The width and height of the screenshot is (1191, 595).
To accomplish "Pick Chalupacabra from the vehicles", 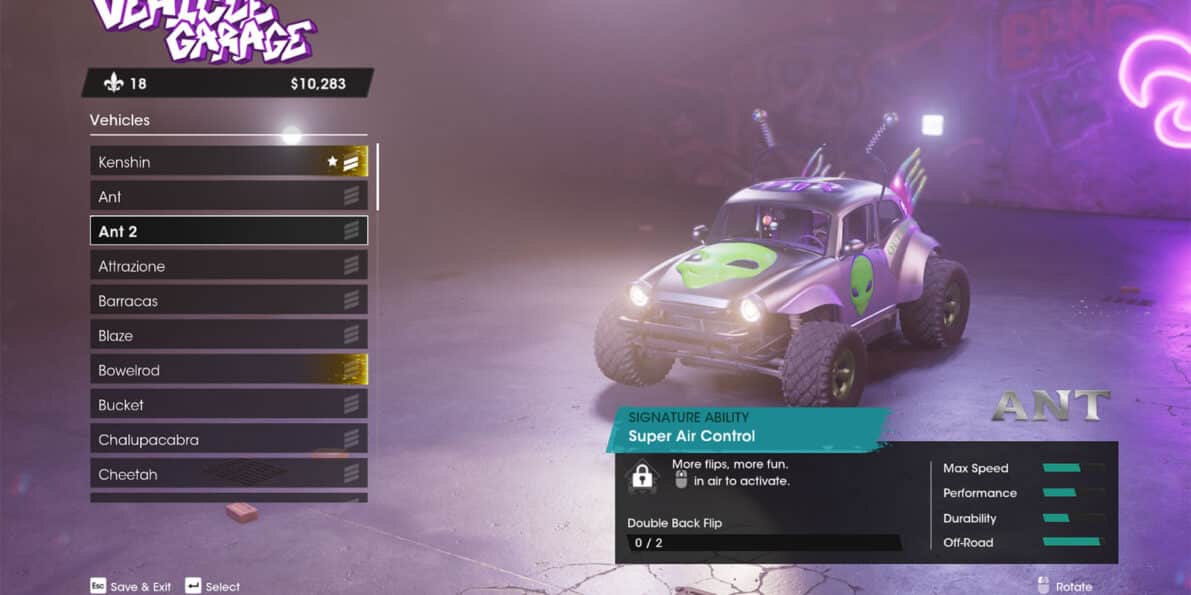I will tap(228, 440).
